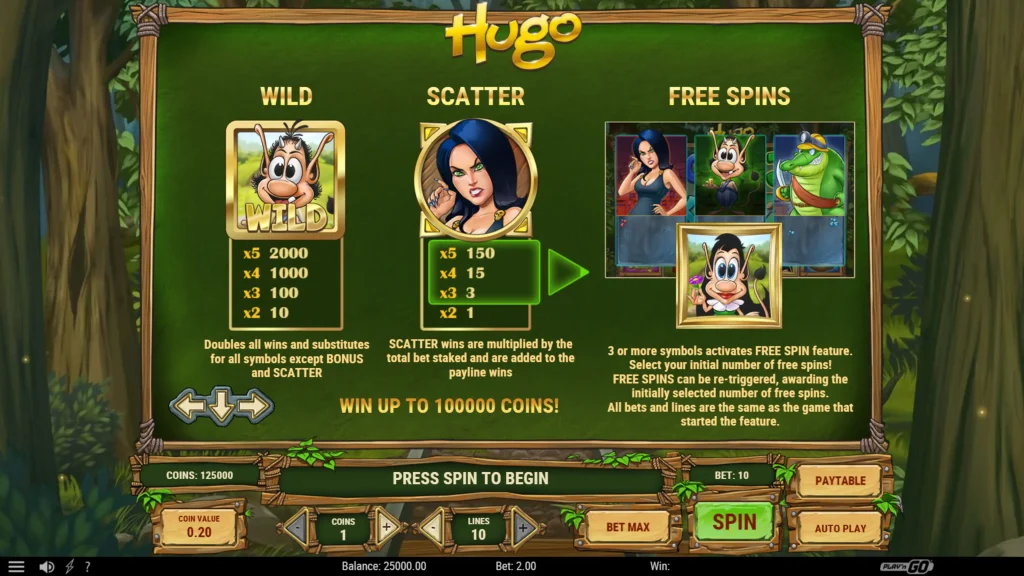Increase the number of coins
Screen dimensions: 1024x576
388,527
